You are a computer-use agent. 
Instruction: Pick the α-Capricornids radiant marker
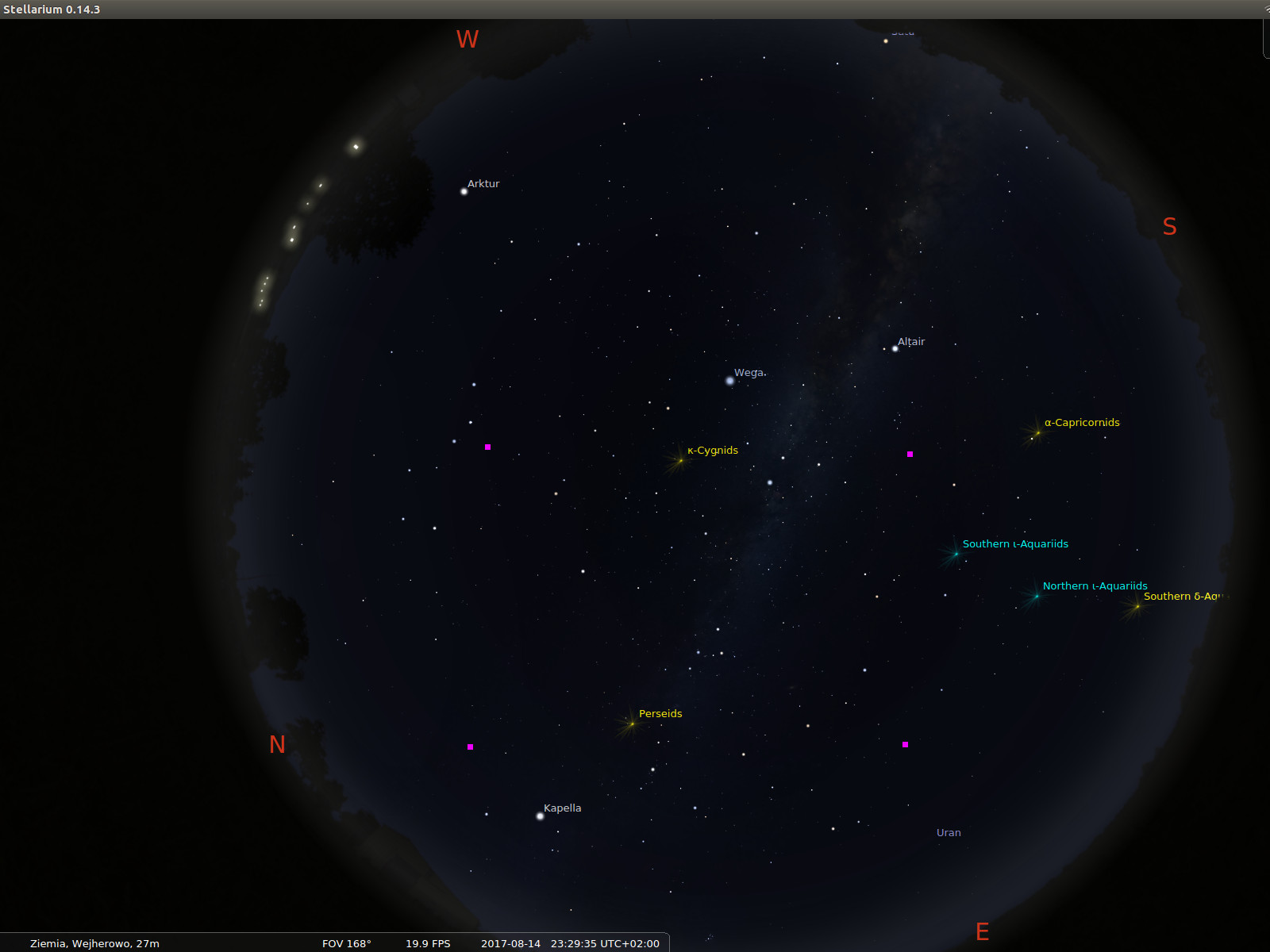coord(1037,432)
